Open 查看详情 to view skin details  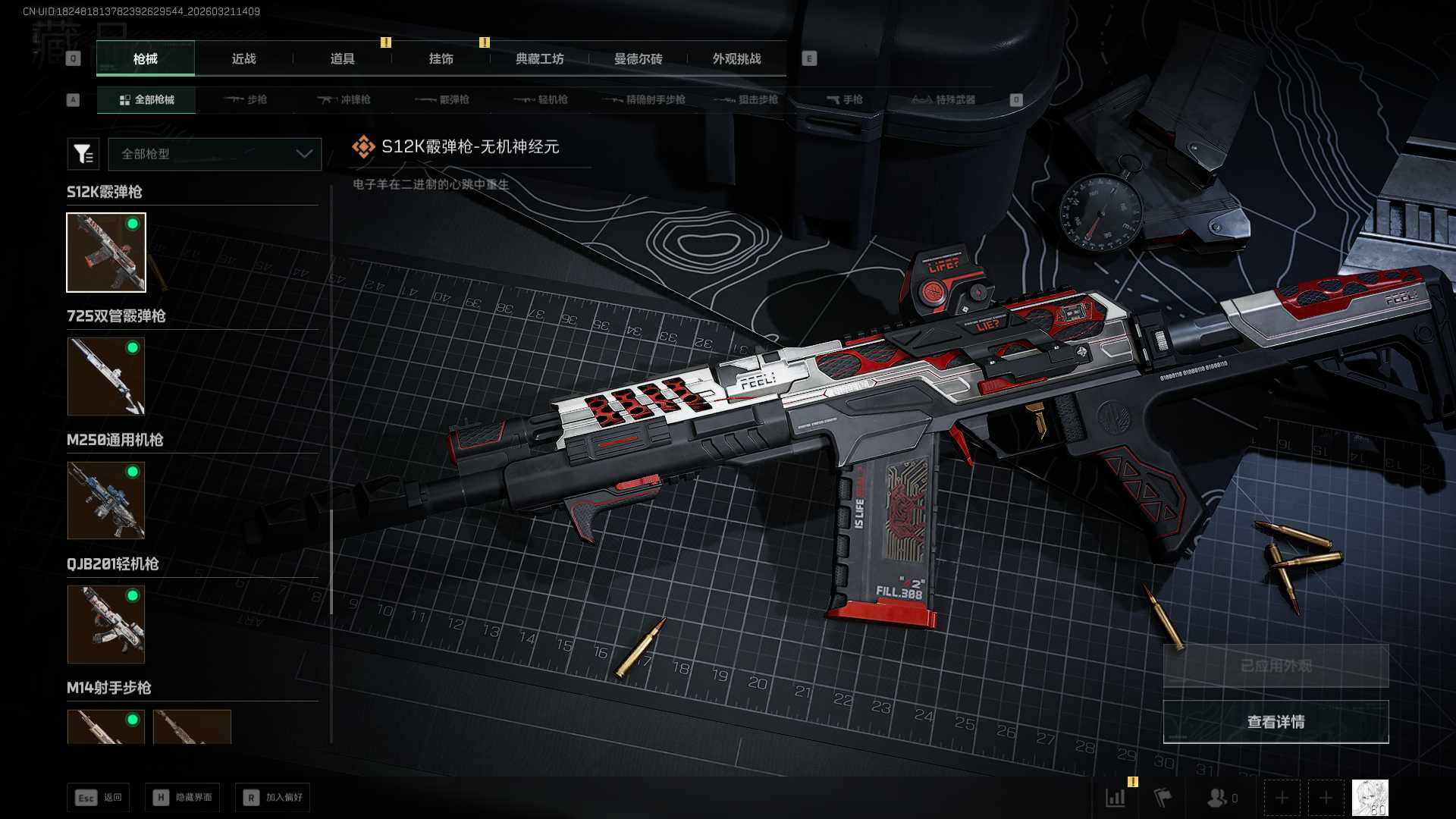[x=1276, y=722]
